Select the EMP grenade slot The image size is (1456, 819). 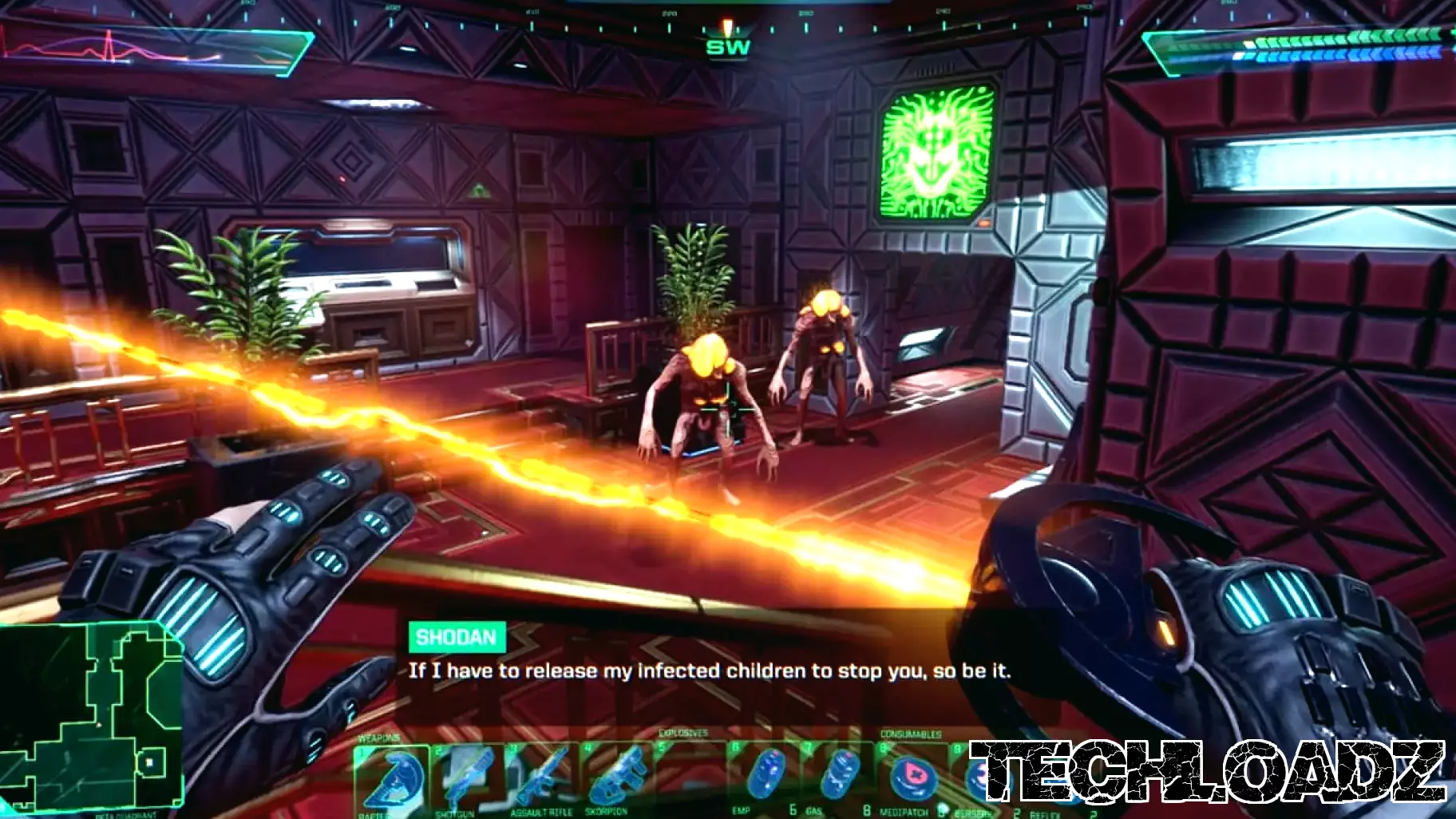click(x=764, y=774)
